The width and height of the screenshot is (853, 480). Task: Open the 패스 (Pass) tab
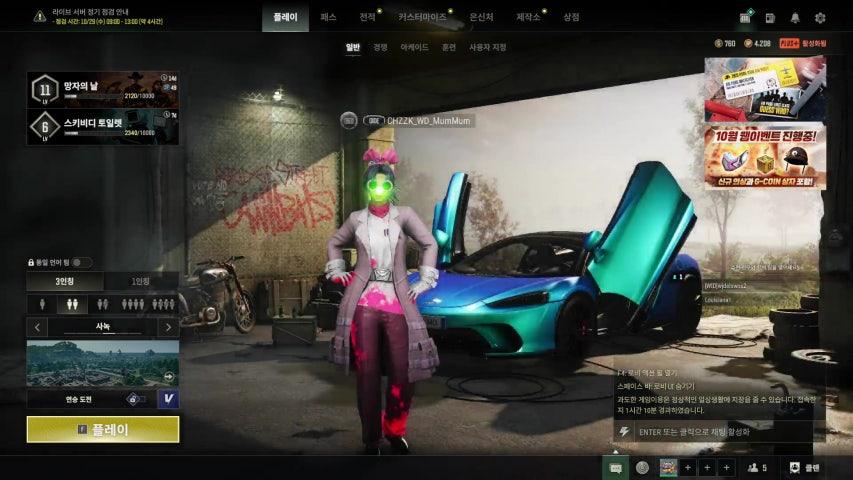[328, 17]
